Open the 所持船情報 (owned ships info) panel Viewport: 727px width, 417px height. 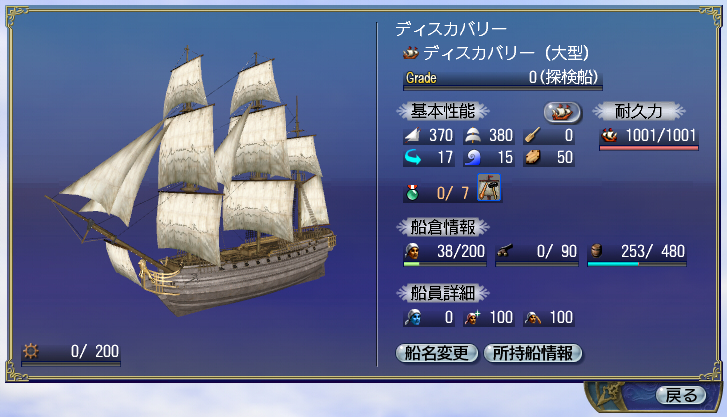pos(532,352)
